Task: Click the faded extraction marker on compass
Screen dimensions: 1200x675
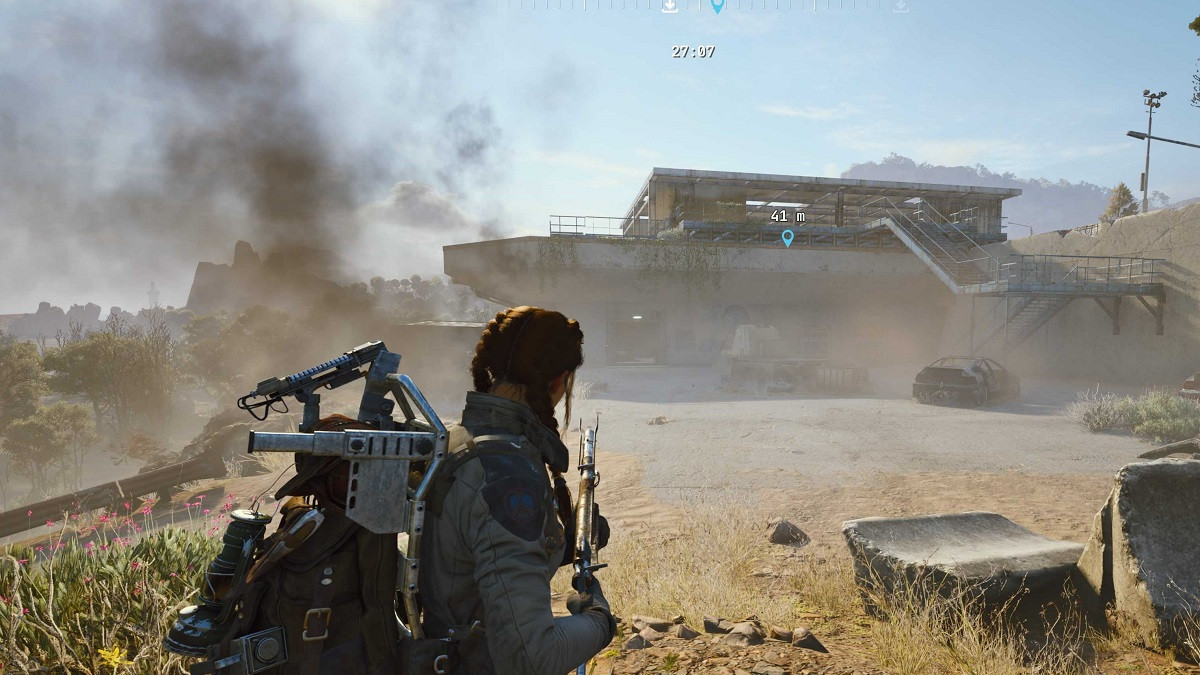Action: (x=900, y=6)
